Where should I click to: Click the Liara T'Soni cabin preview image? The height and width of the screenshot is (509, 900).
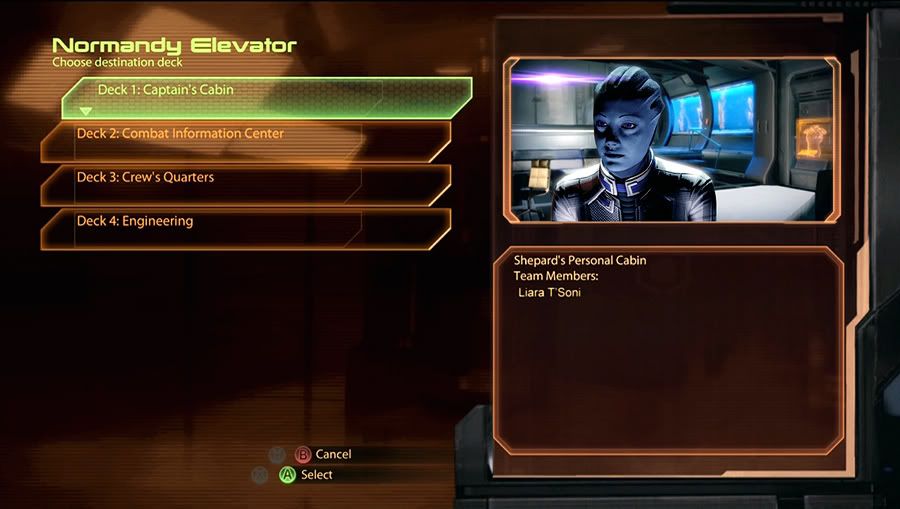(672, 140)
